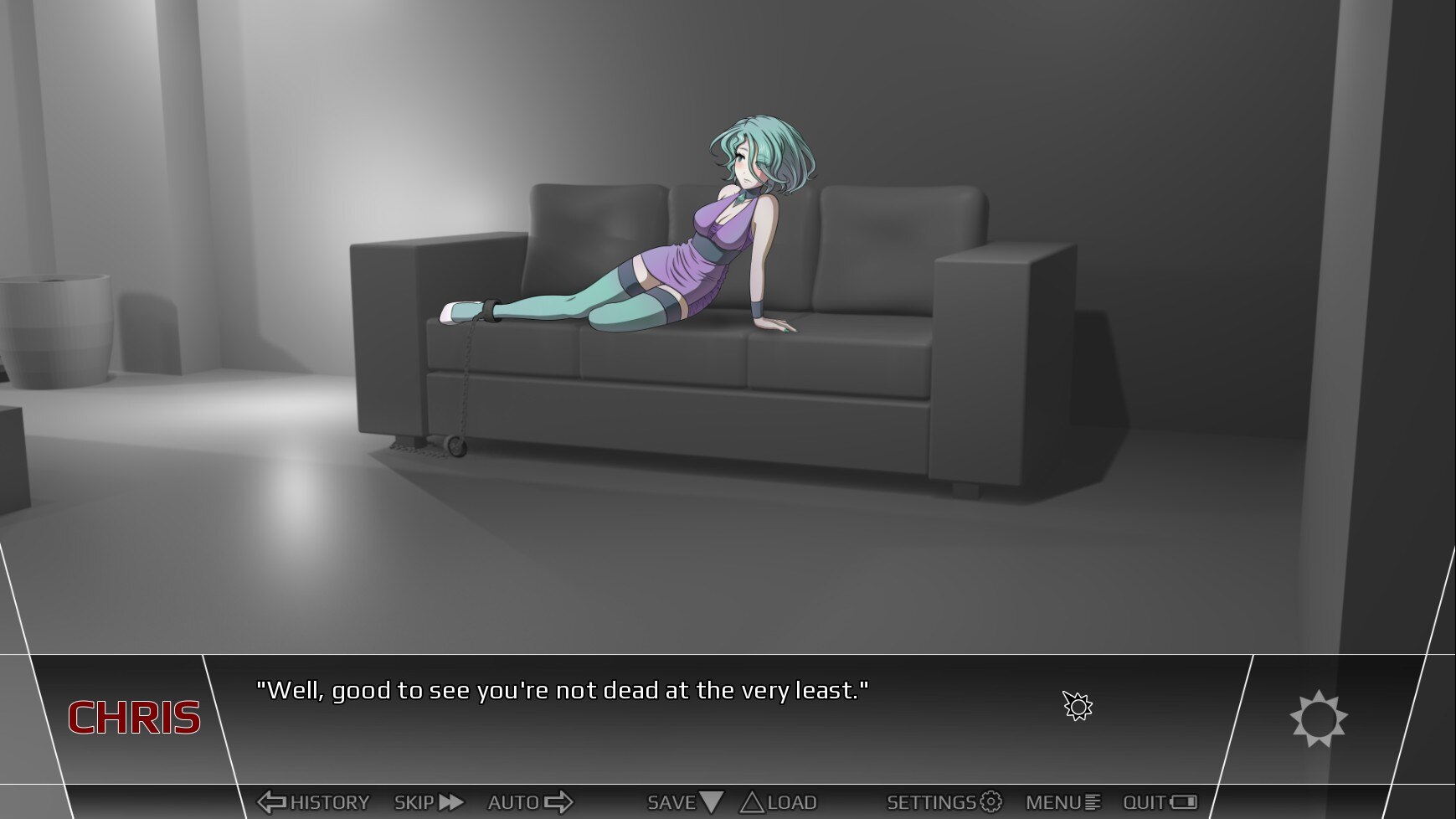Click the sun gear icon beside dialogue box
The image size is (1456, 819).
1318,719
